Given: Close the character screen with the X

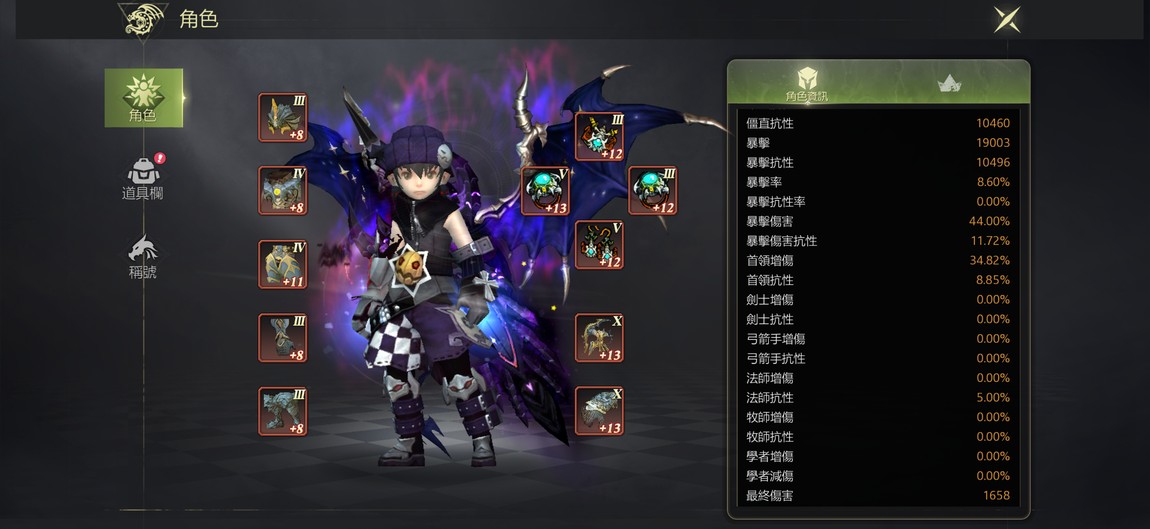Looking at the screenshot, I should tap(1007, 19).
